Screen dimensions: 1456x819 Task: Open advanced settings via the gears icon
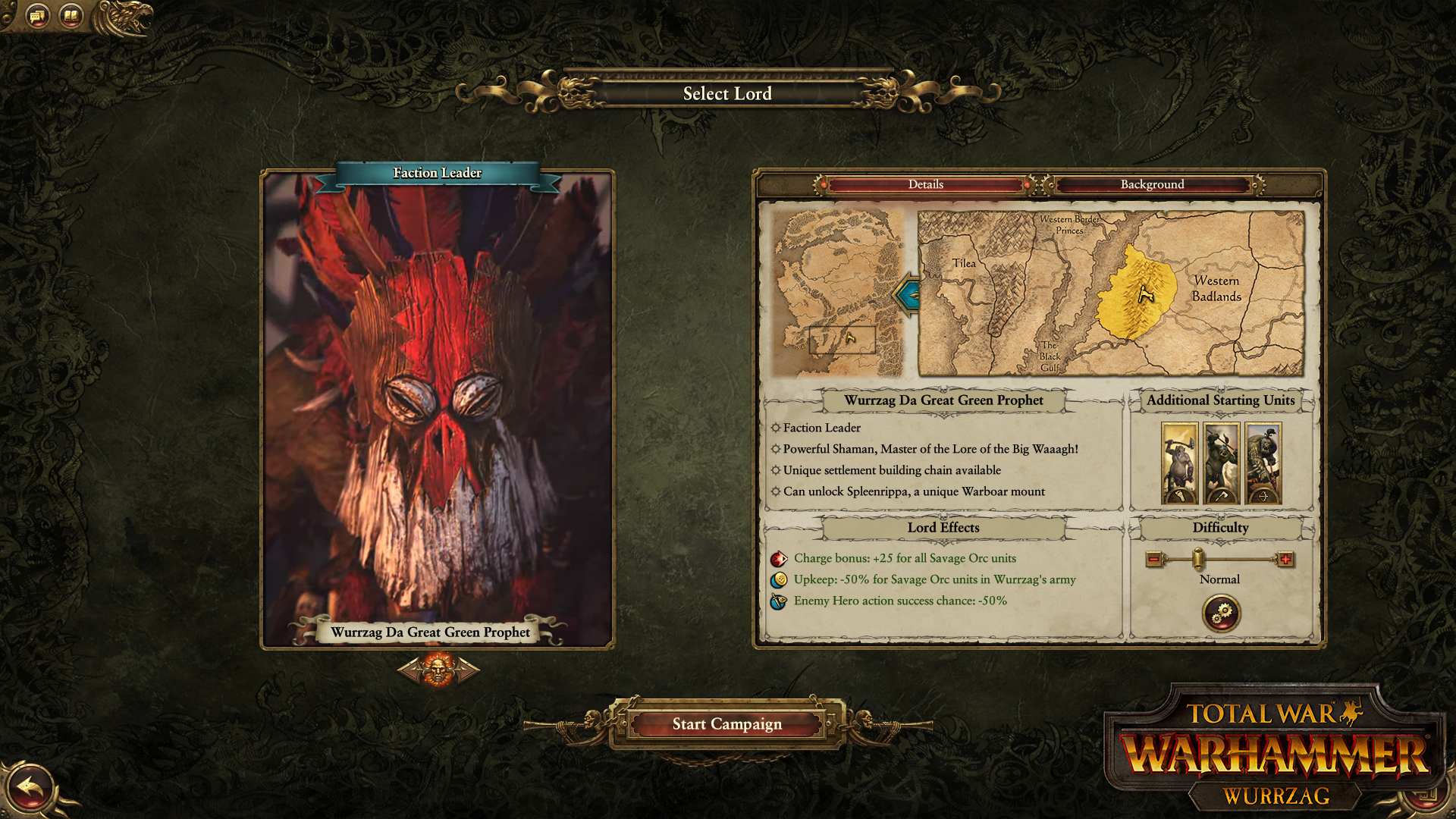click(x=1221, y=613)
